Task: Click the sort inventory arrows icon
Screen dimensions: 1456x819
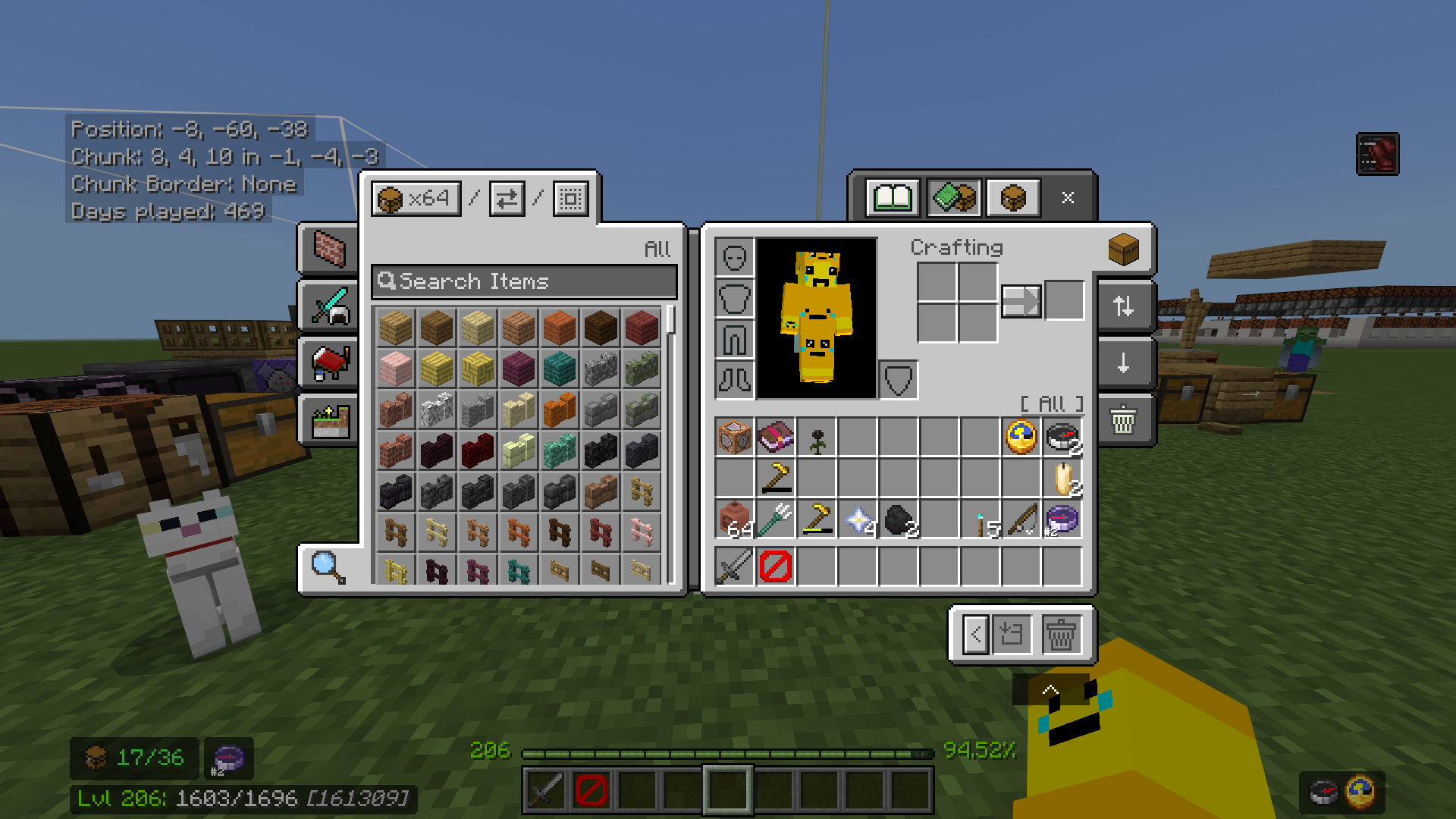Action: pyautogui.click(x=1124, y=306)
